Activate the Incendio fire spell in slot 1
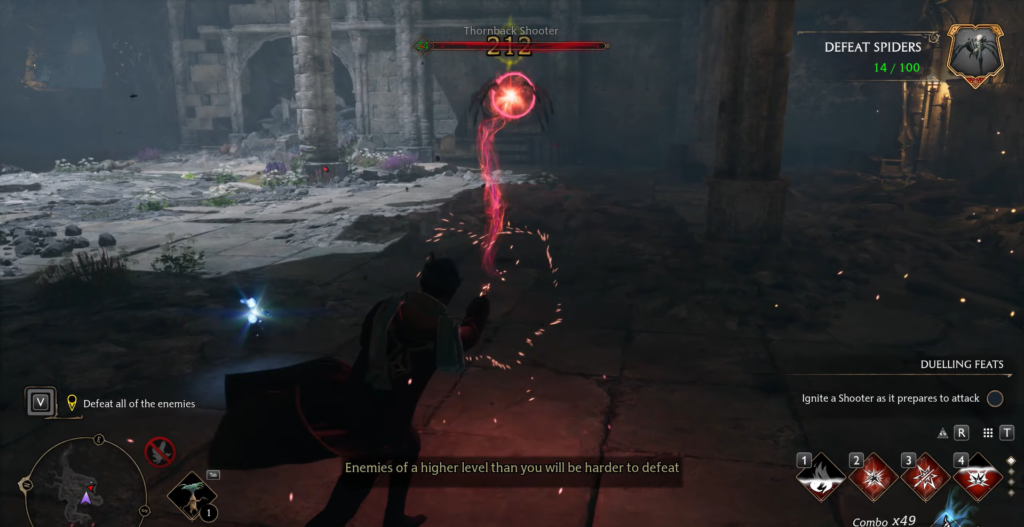Image resolution: width=1024 pixels, height=527 pixels. point(821,477)
